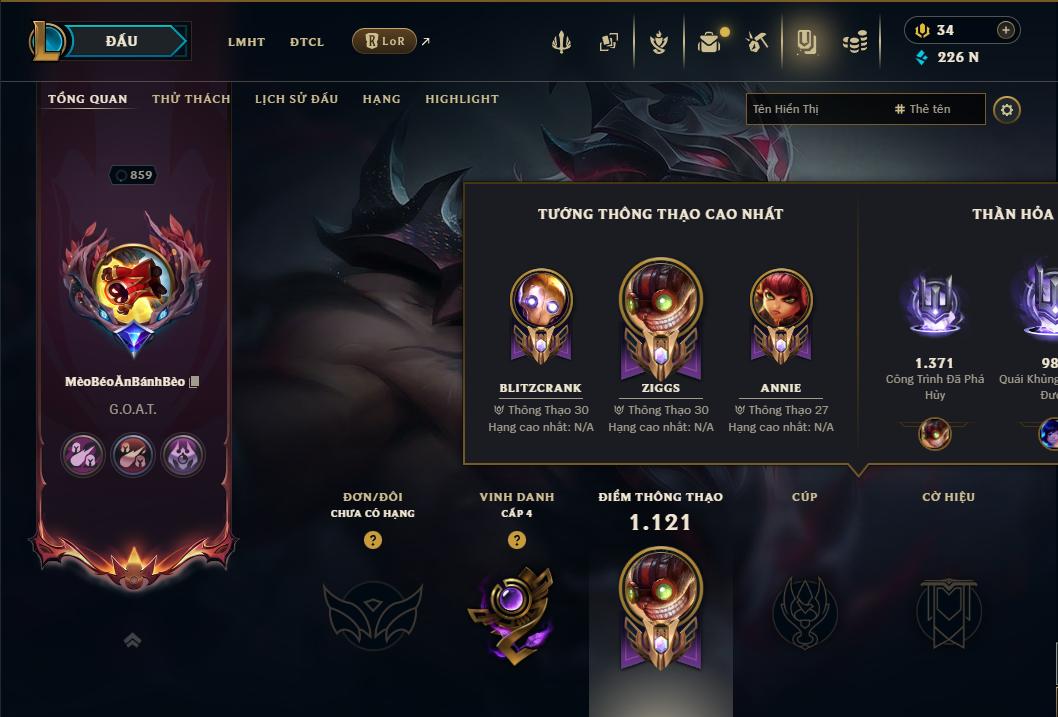Viewport: 1058px width, 717px height.
Task: Open the LỊCH SỬ ĐẤU tab
Action: click(296, 99)
